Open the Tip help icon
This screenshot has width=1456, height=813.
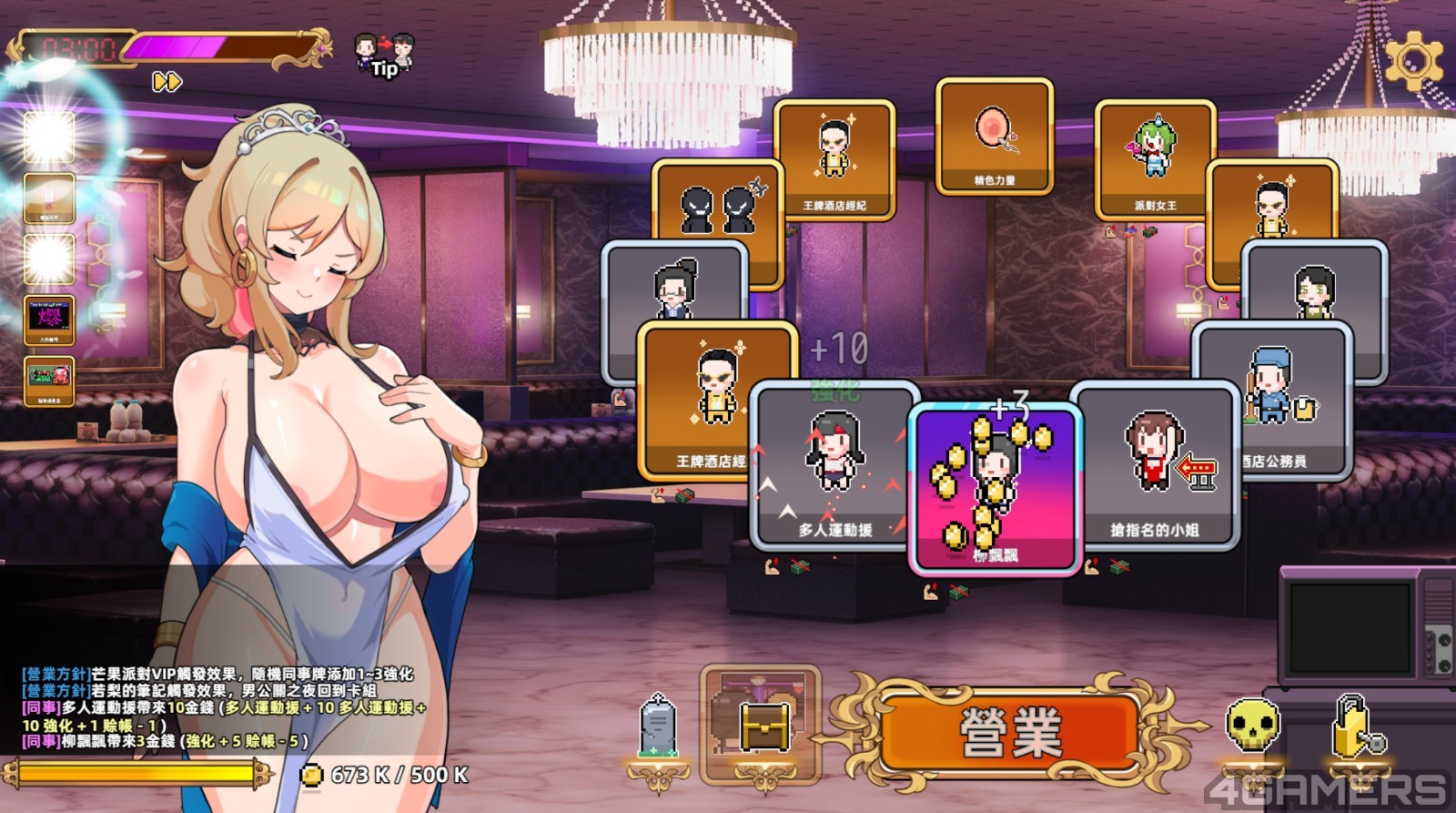[384, 55]
